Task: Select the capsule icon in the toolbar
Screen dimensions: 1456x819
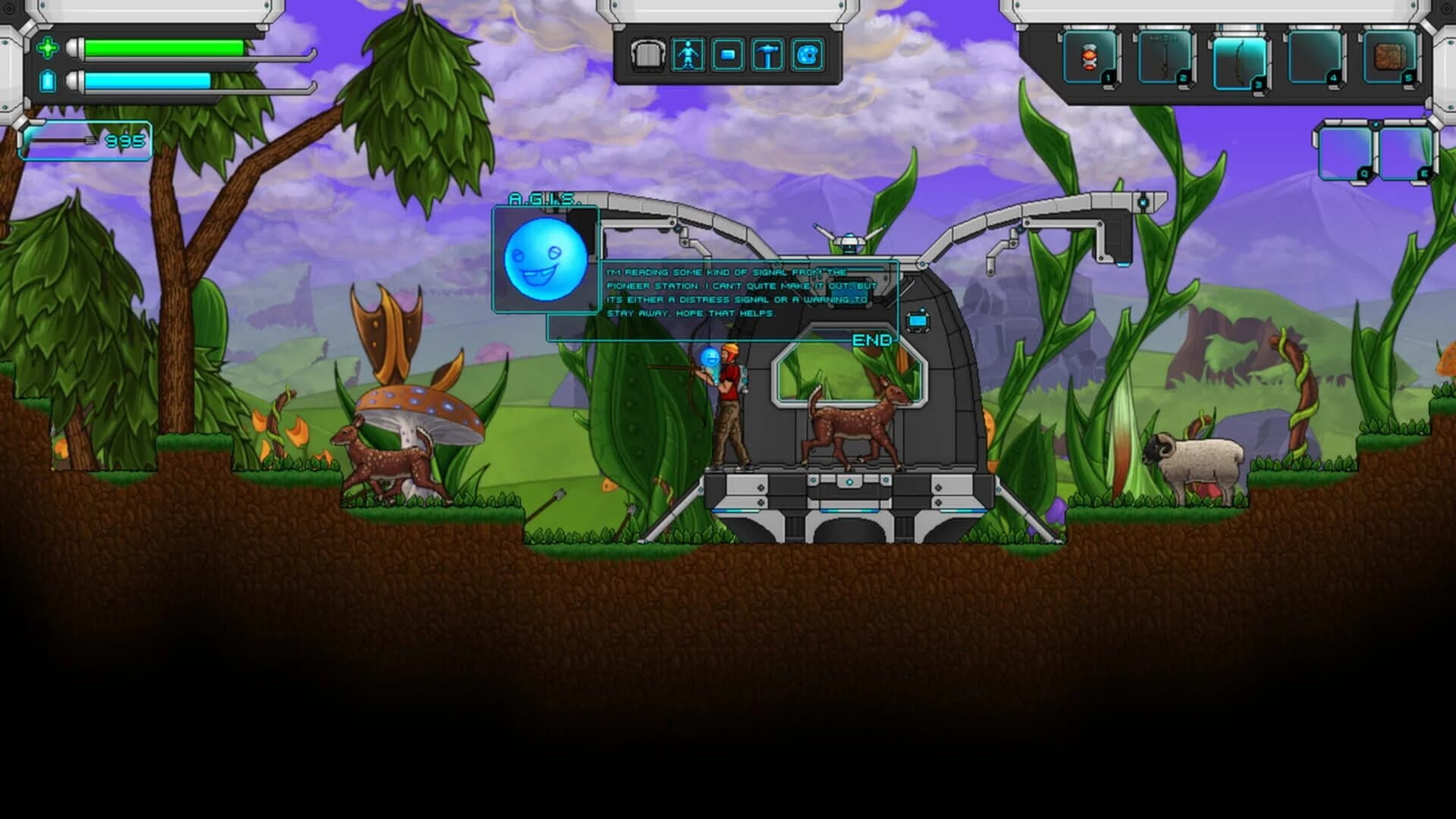Action: point(728,55)
